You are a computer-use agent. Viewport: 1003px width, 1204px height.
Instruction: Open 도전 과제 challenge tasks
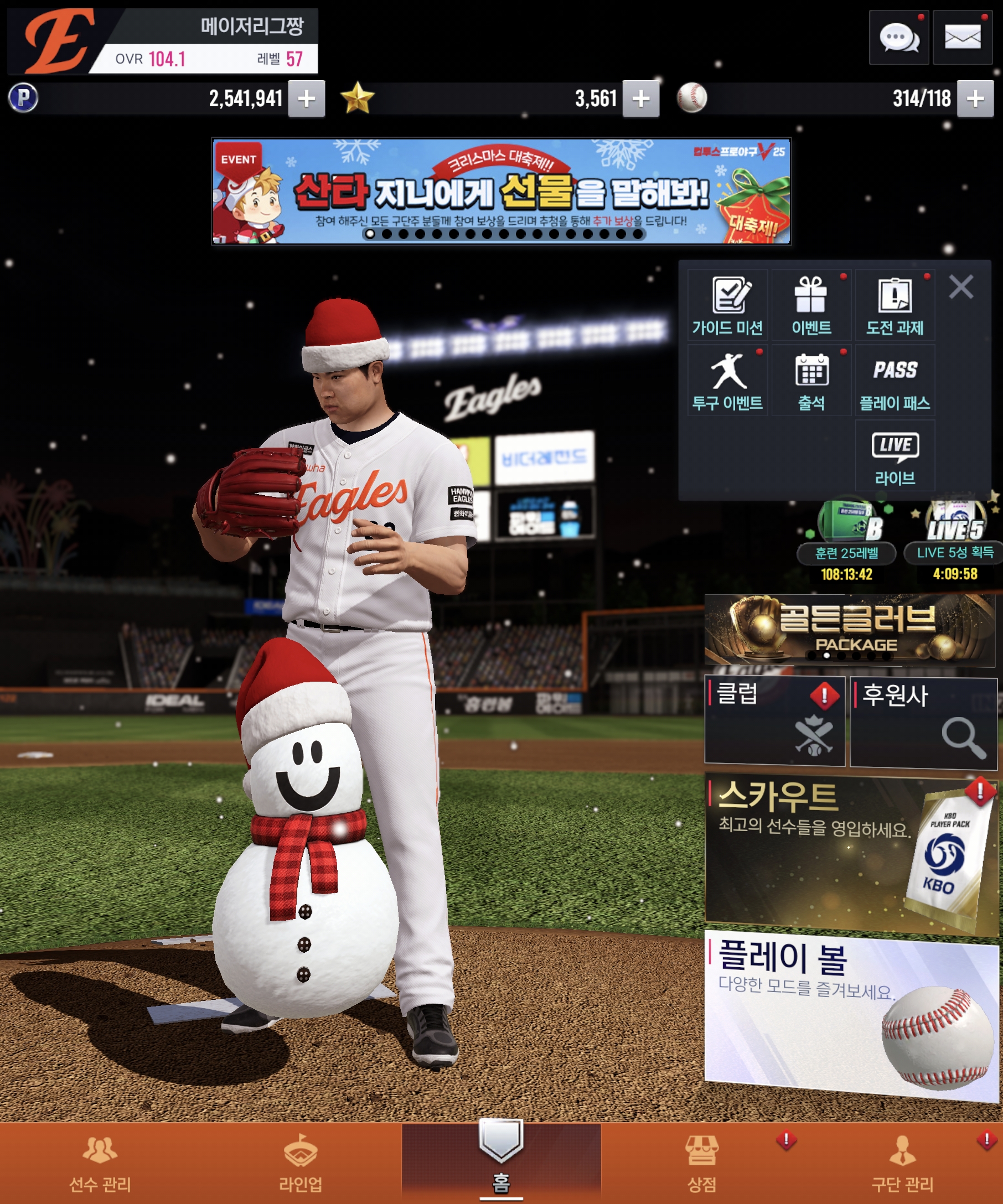click(x=895, y=305)
